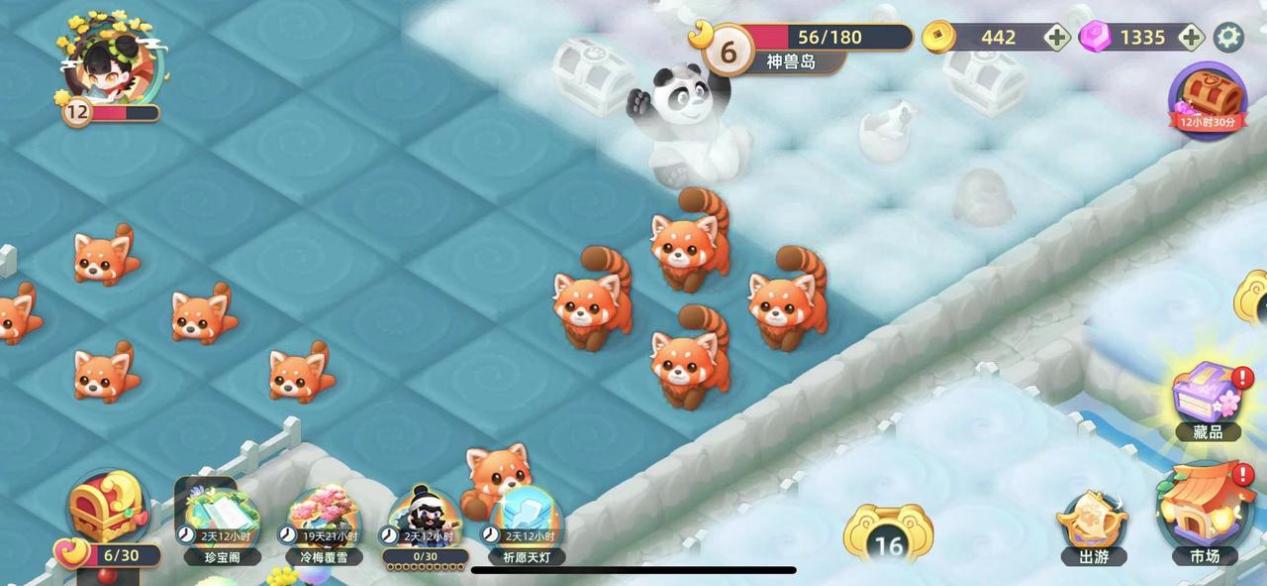Open the settings gear icon
This screenshot has width=1267, height=586.
tap(1228, 37)
